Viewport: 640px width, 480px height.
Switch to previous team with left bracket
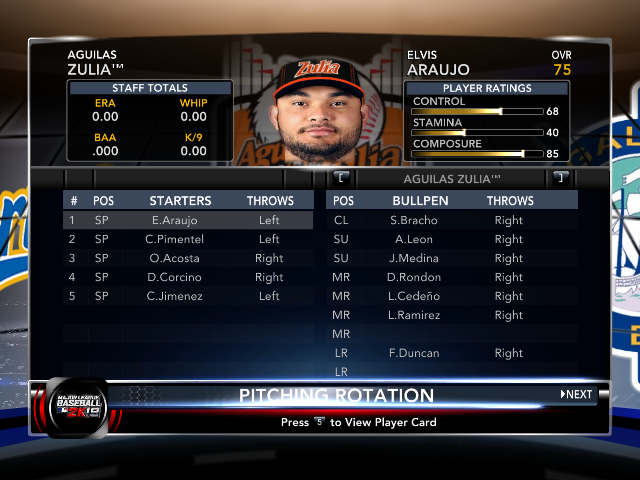342,178
